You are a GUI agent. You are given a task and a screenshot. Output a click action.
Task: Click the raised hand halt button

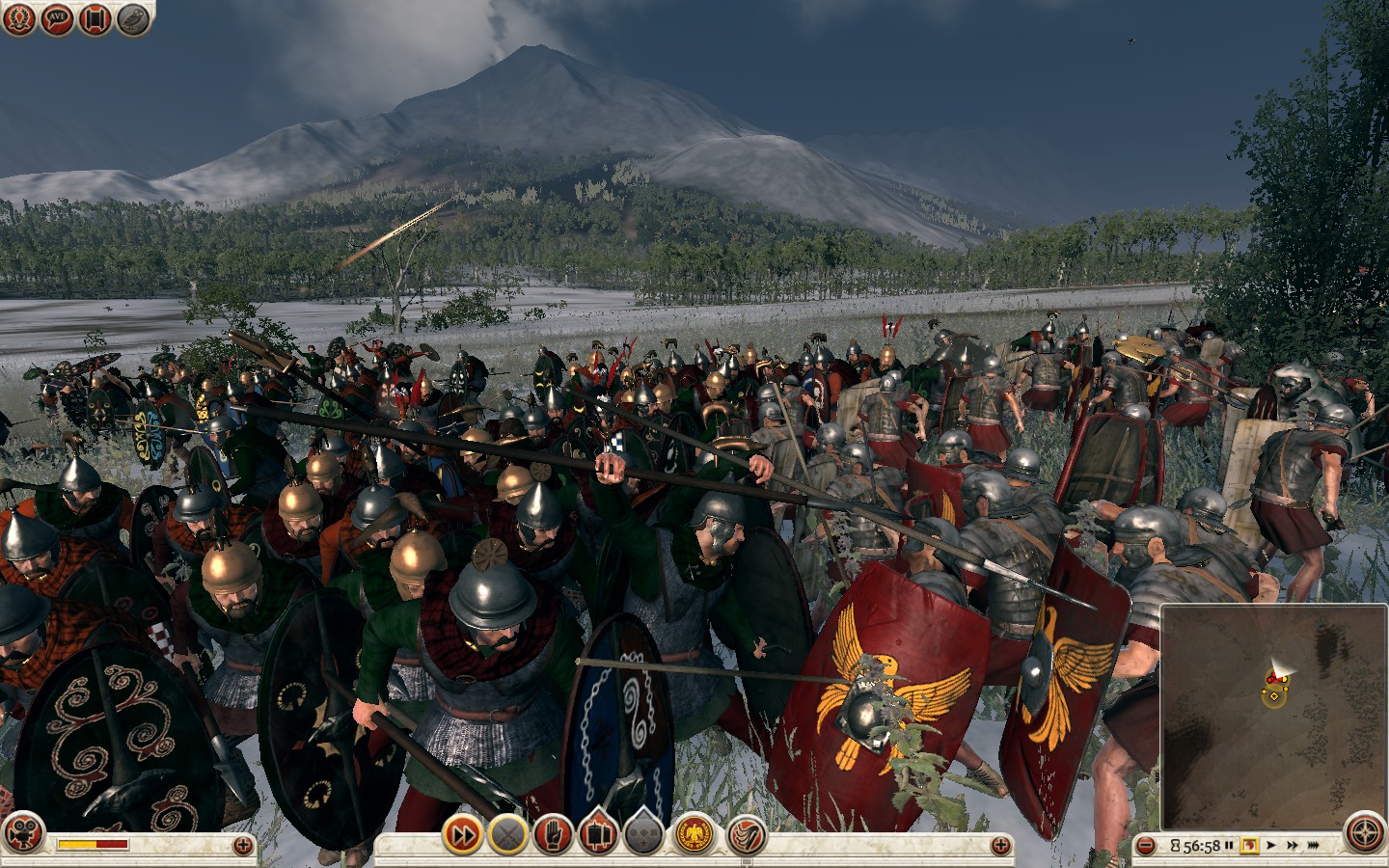point(553,834)
